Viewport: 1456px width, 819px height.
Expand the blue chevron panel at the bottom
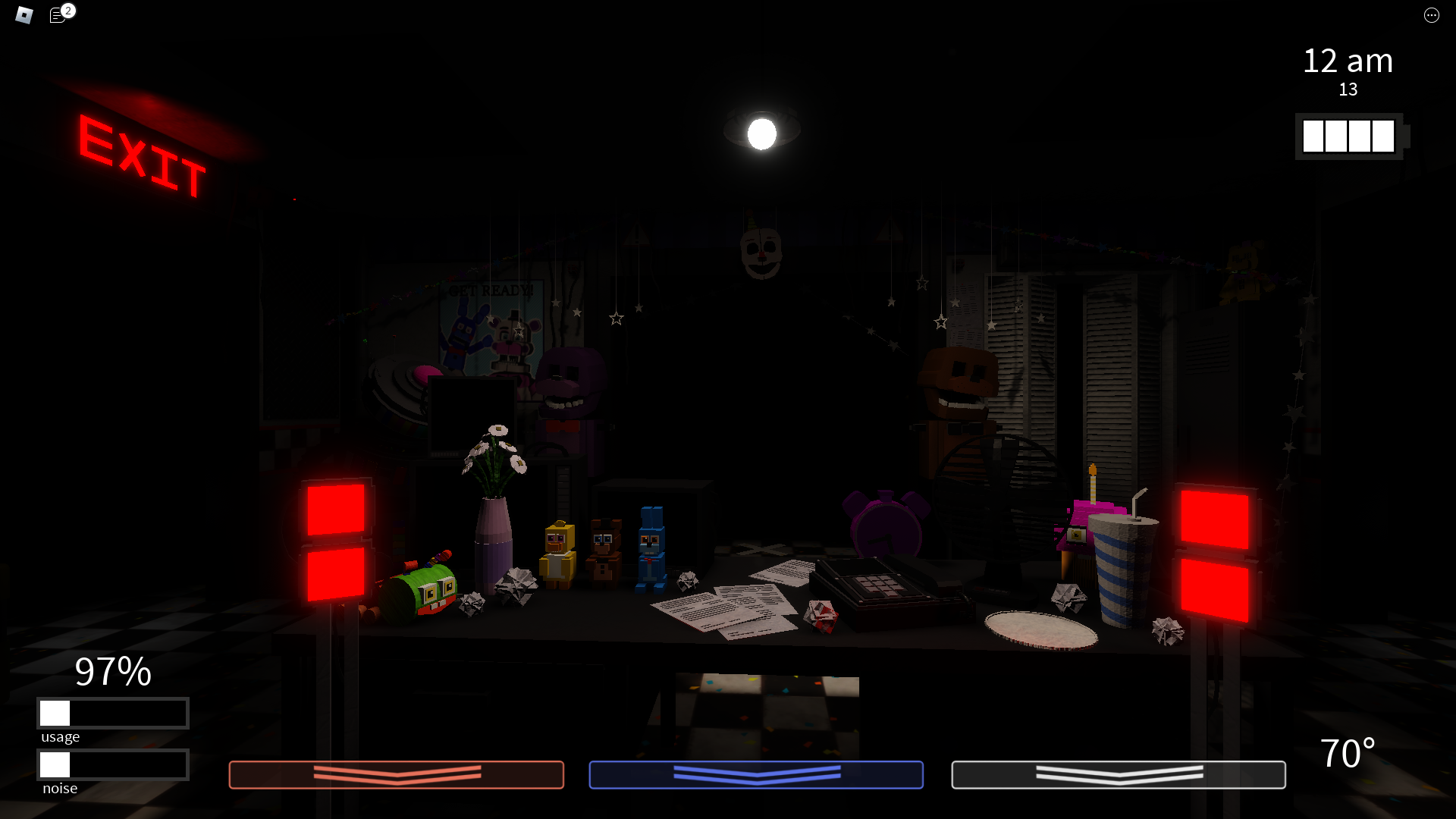(756, 775)
